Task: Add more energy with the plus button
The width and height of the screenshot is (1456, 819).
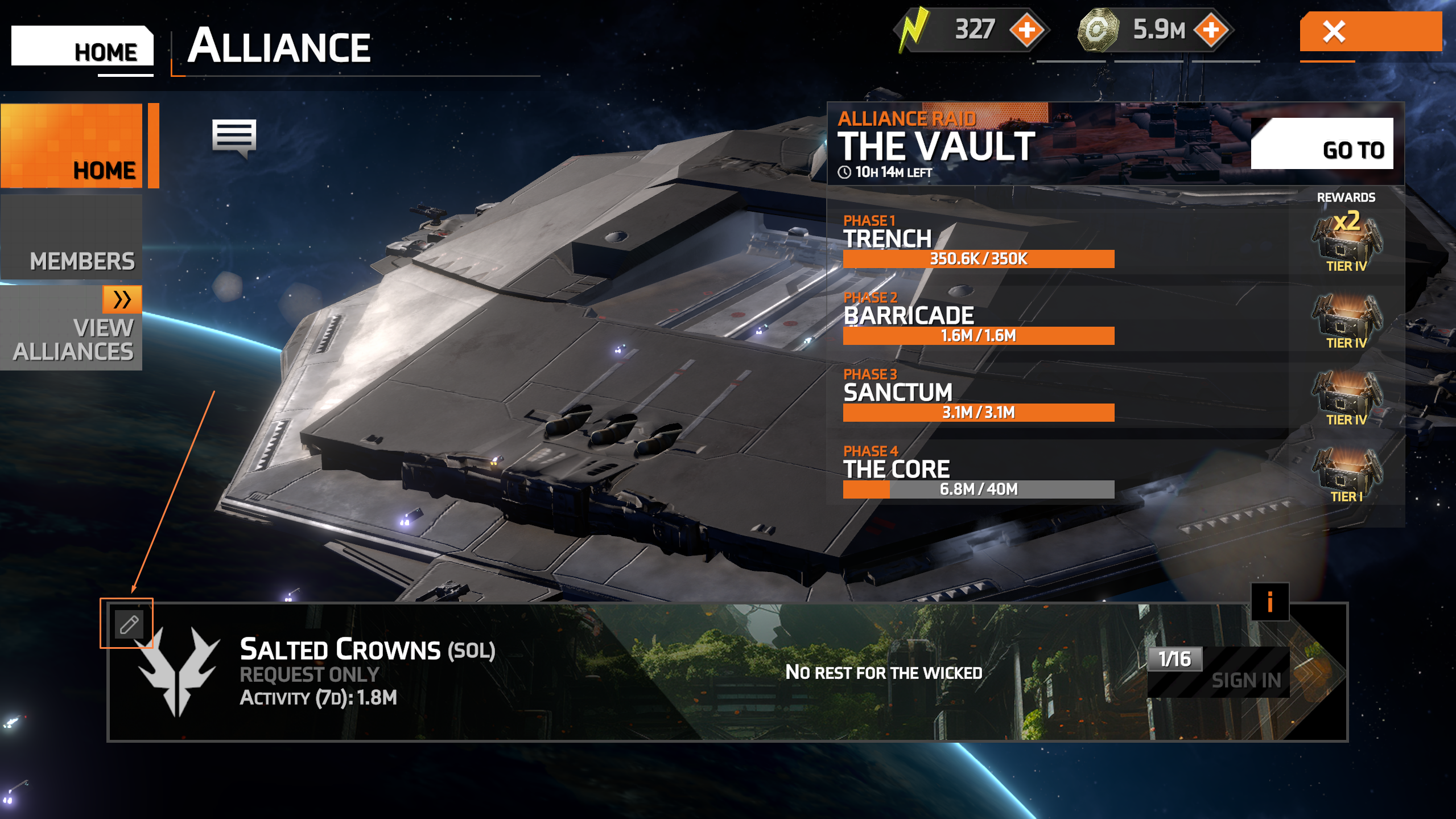Action: [x=1027, y=30]
